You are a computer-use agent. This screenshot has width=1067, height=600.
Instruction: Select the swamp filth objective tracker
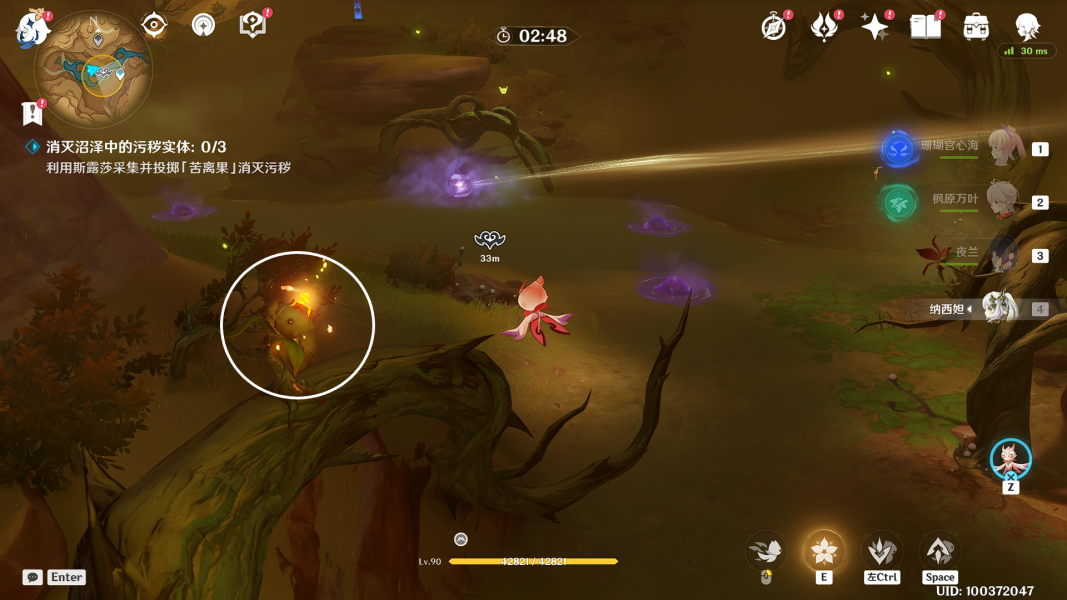pyautogui.click(x=137, y=147)
